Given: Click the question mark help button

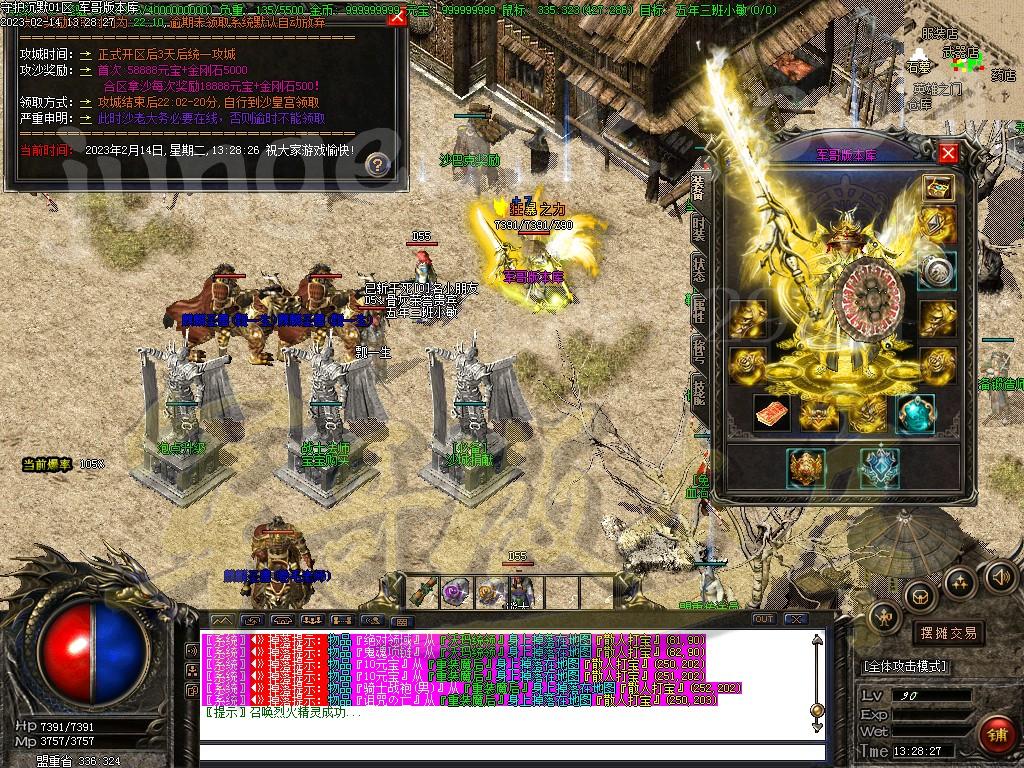Looking at the screenshot, I should pyautogui.click(x=377, y=164).
